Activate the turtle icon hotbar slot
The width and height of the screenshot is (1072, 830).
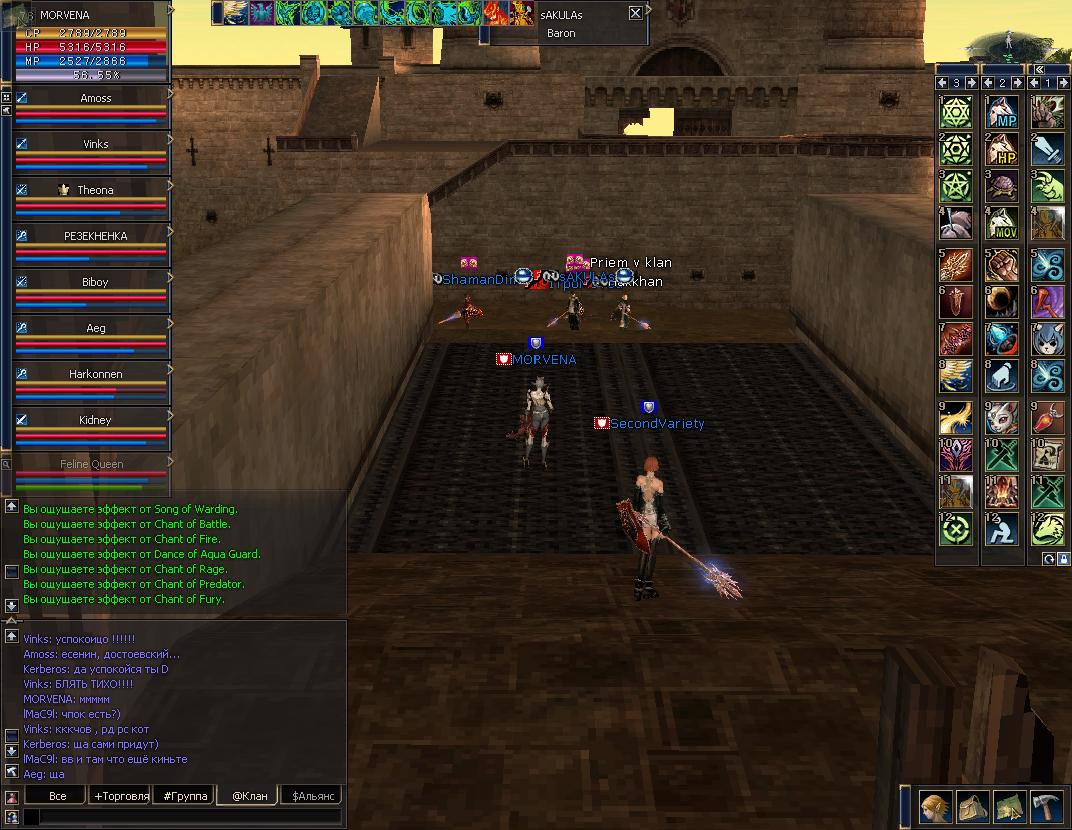(1002, 186)
